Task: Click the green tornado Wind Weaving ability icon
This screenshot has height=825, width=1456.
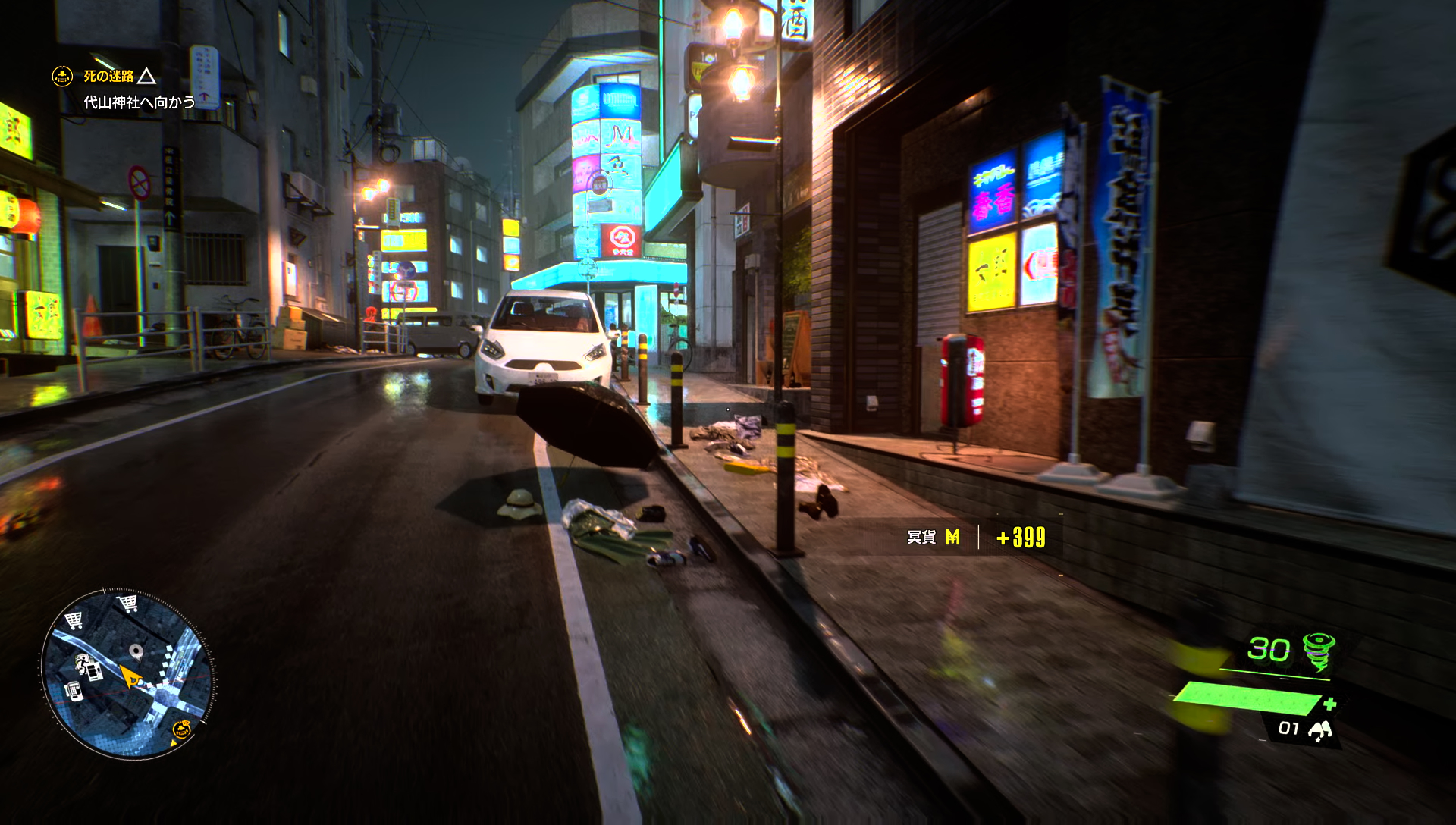Action: (1319, 650)
